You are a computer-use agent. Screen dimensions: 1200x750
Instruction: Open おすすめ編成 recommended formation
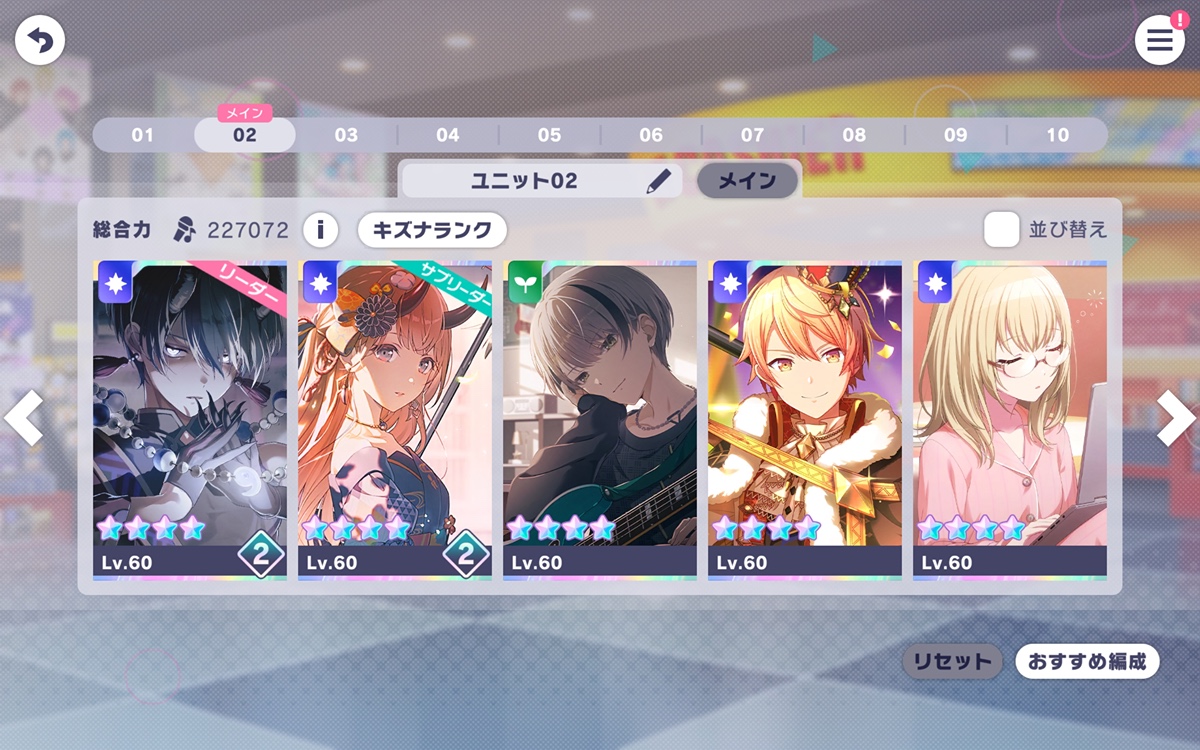(x=1087, y=661)
